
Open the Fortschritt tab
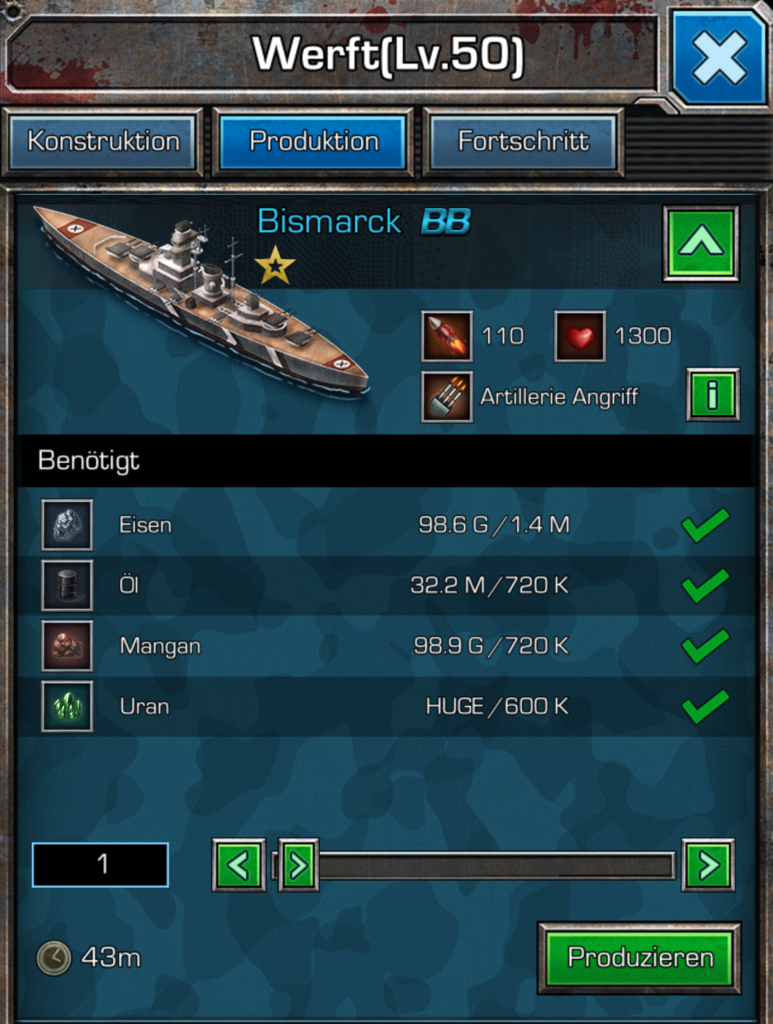[x=523, y=142]
